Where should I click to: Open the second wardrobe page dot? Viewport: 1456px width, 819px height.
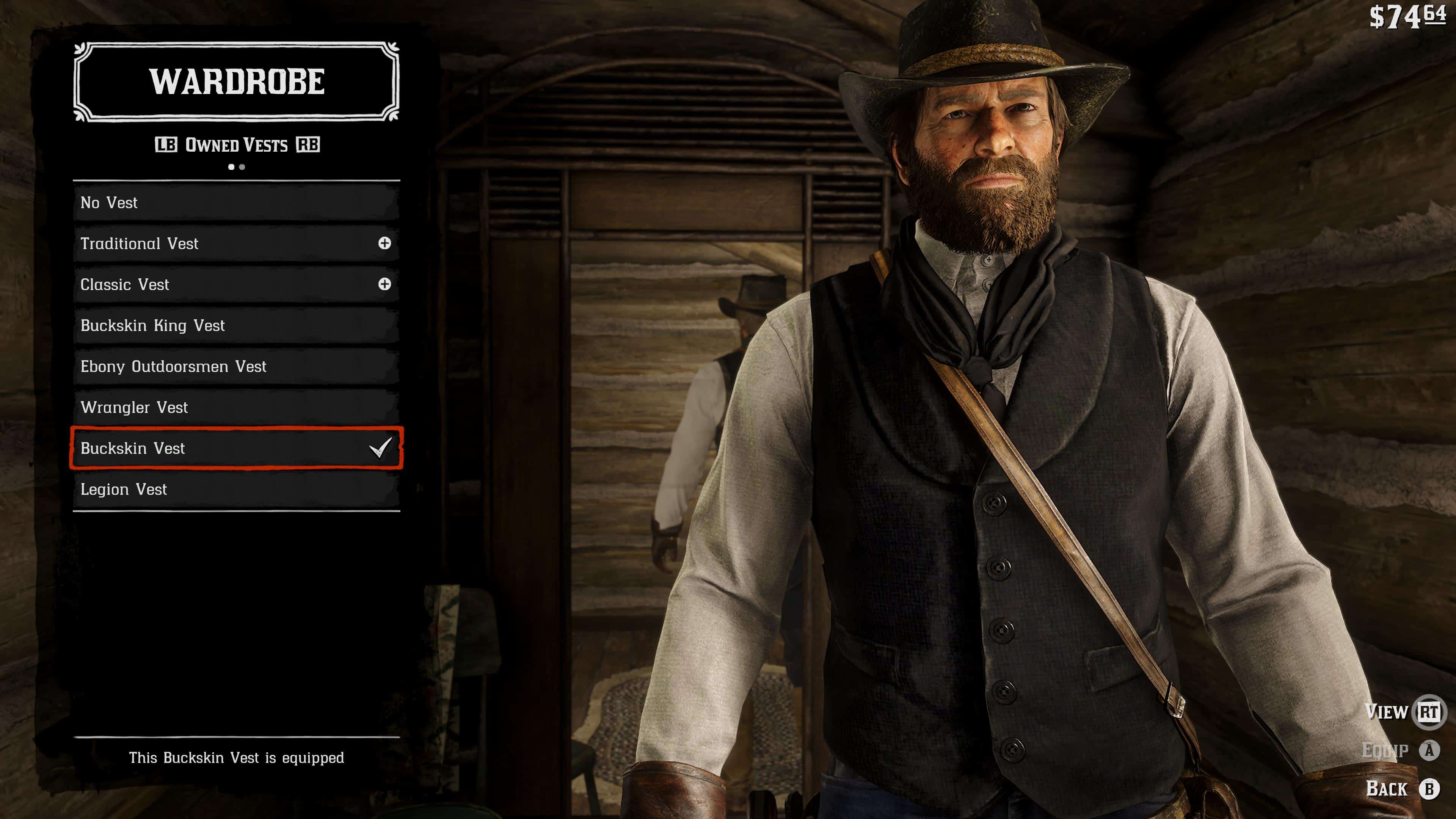(x=243, y=167)
